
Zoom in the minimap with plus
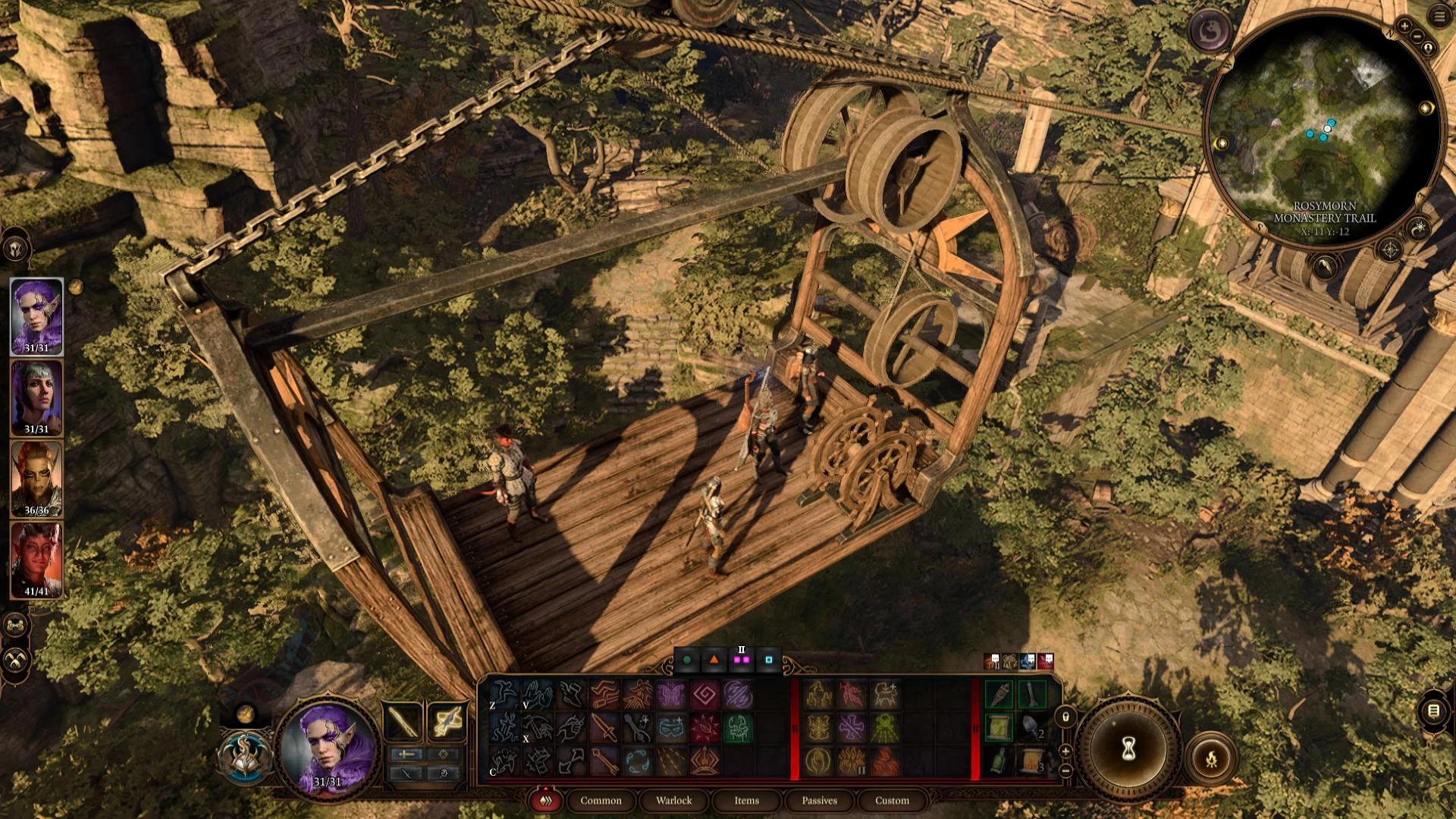click(x=1405, y=27)
